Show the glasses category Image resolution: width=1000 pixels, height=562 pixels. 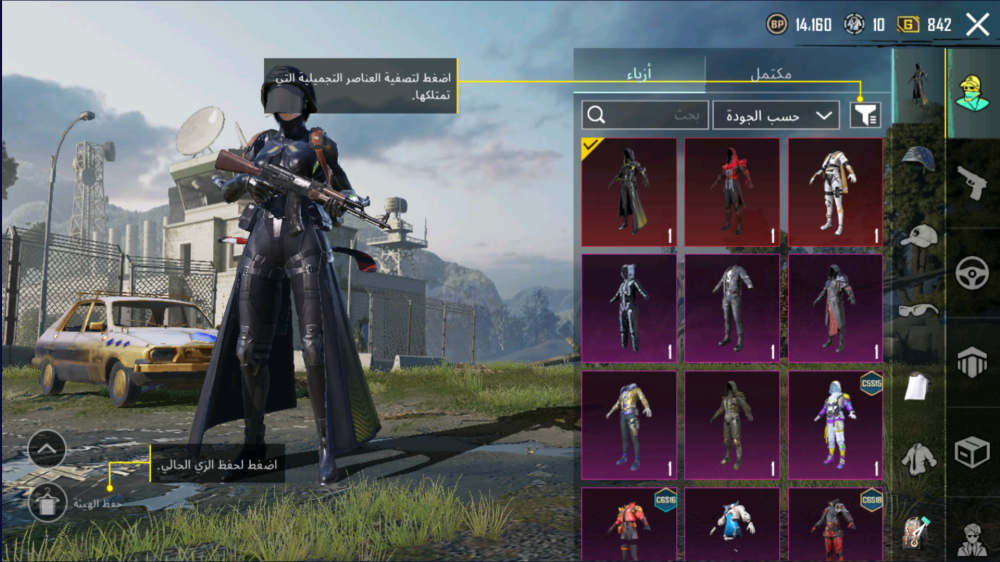(x=918, y=310)
